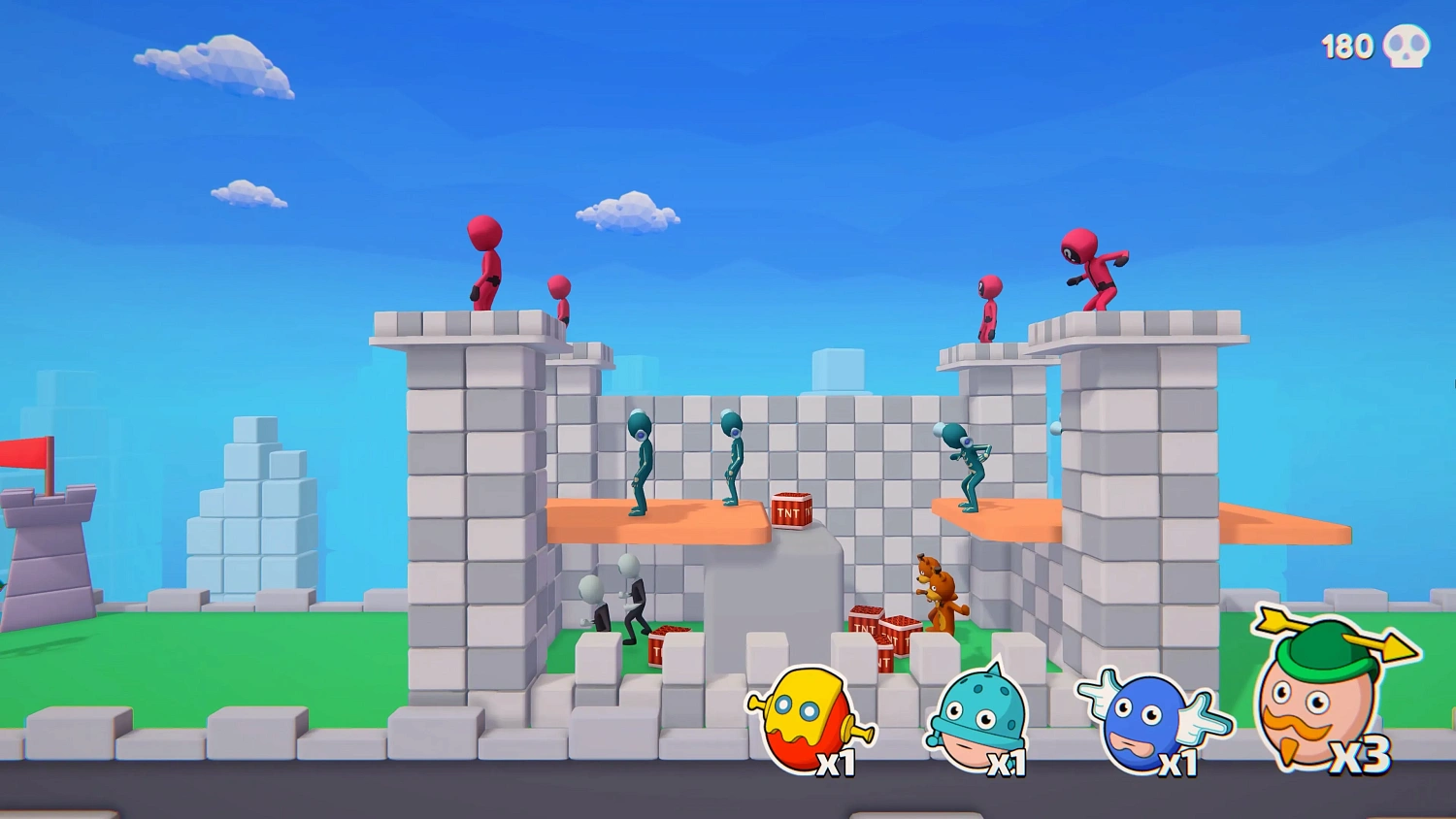Tap the pink stickman standing mid-right
The image size is (1456, 819).
click(x=987, y=311)
